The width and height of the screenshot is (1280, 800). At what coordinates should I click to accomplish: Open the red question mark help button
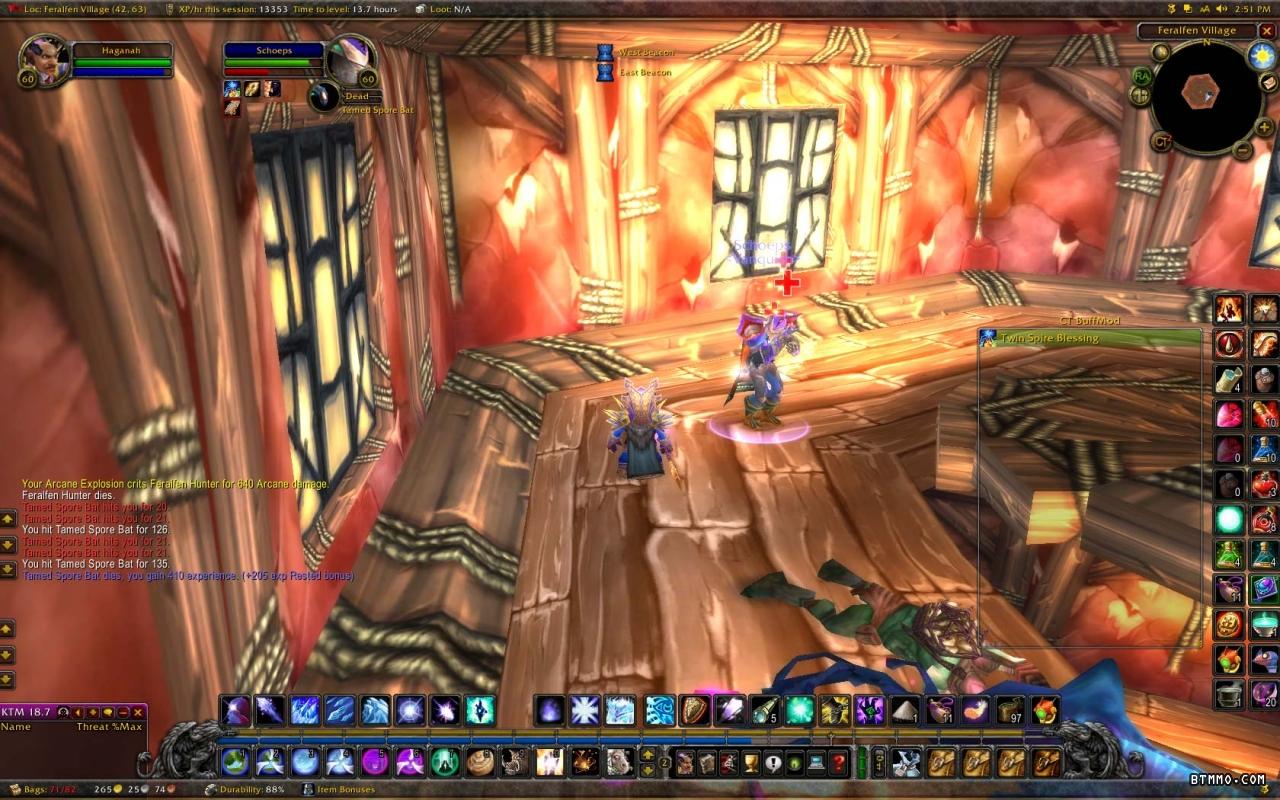(x=838, y=763)
